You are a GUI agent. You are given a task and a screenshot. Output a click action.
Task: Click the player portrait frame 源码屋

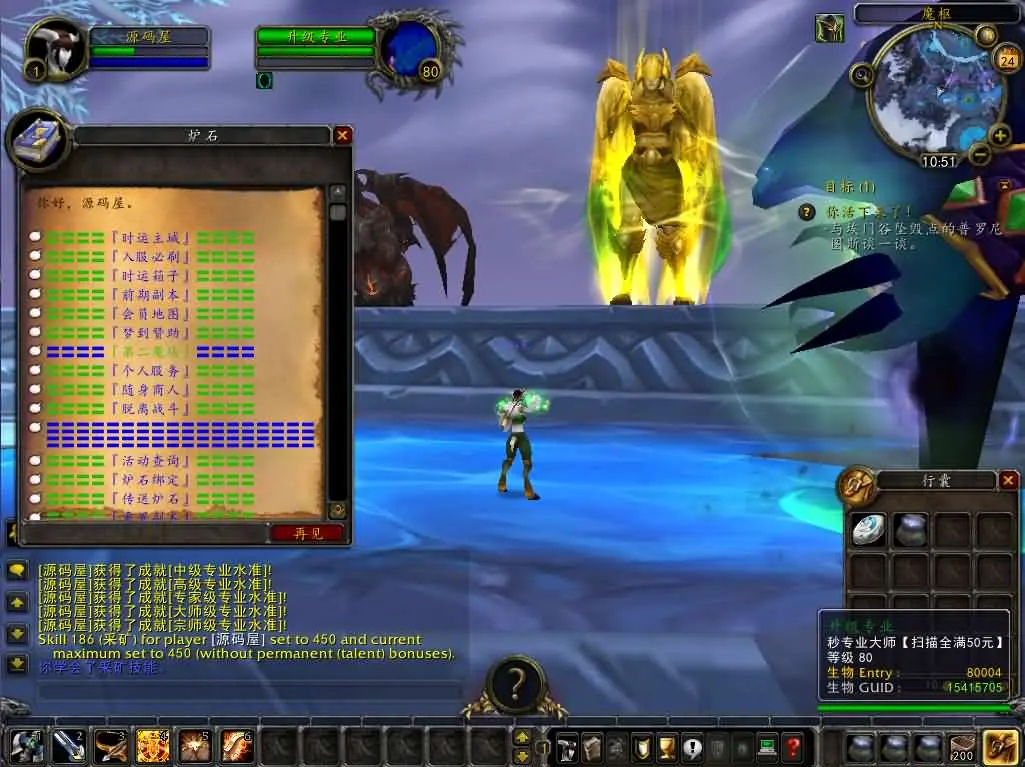tap(55, 50)
